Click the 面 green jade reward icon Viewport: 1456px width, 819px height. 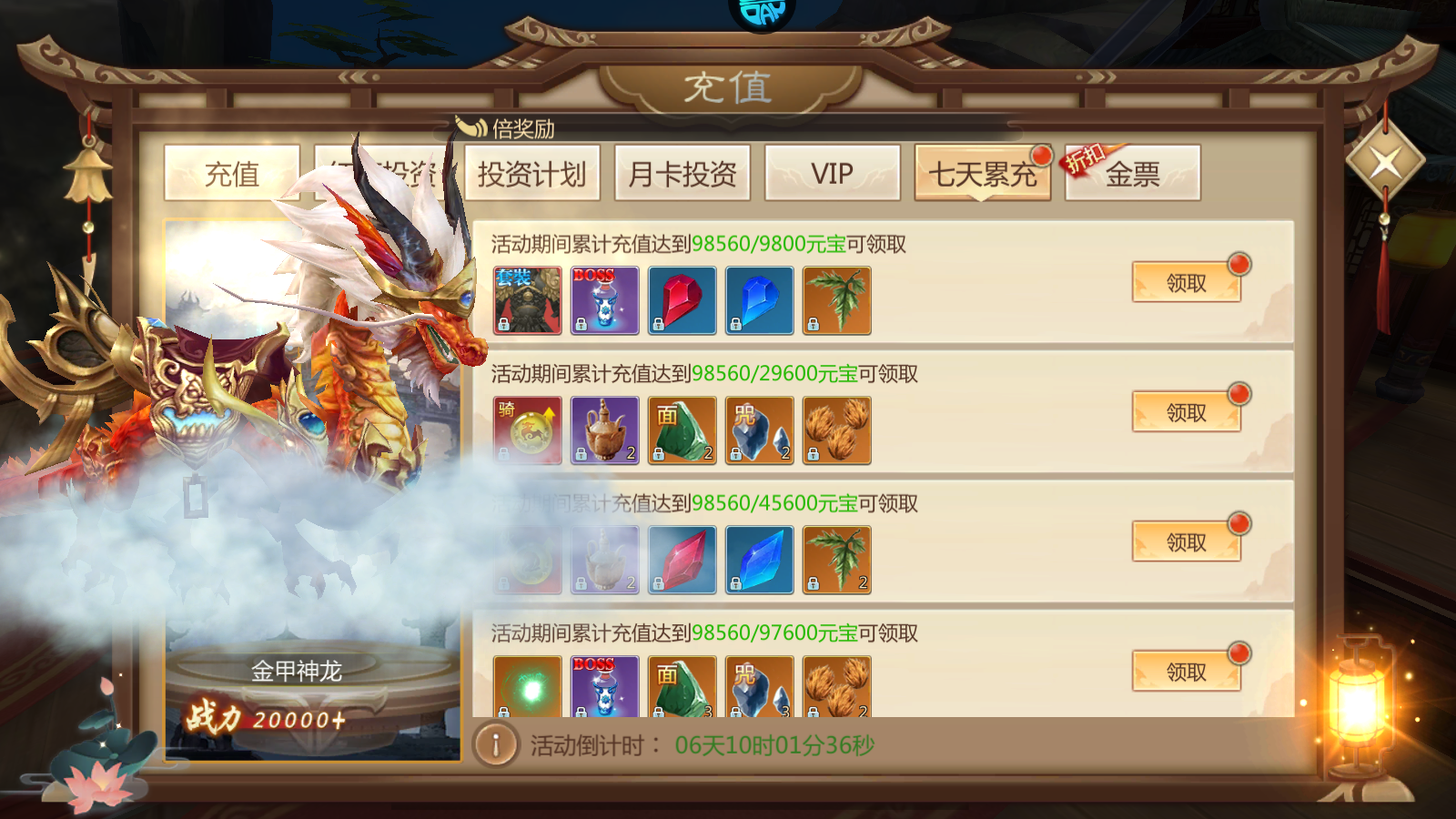[681, 430]
